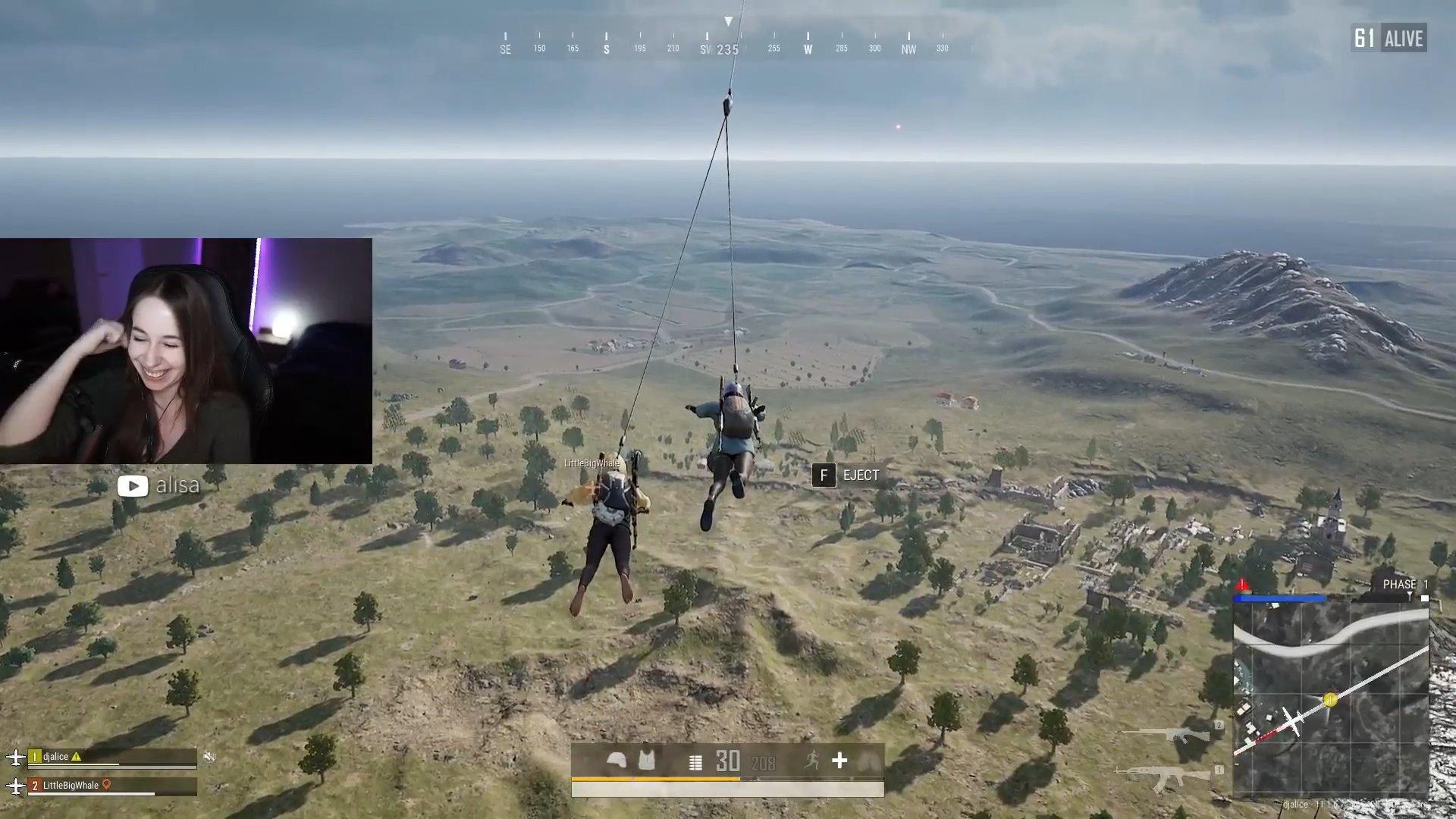Select the helmet slot icon in the HUD
The height and width of the screenshot is (819, 1456).
tap(617, 761)
